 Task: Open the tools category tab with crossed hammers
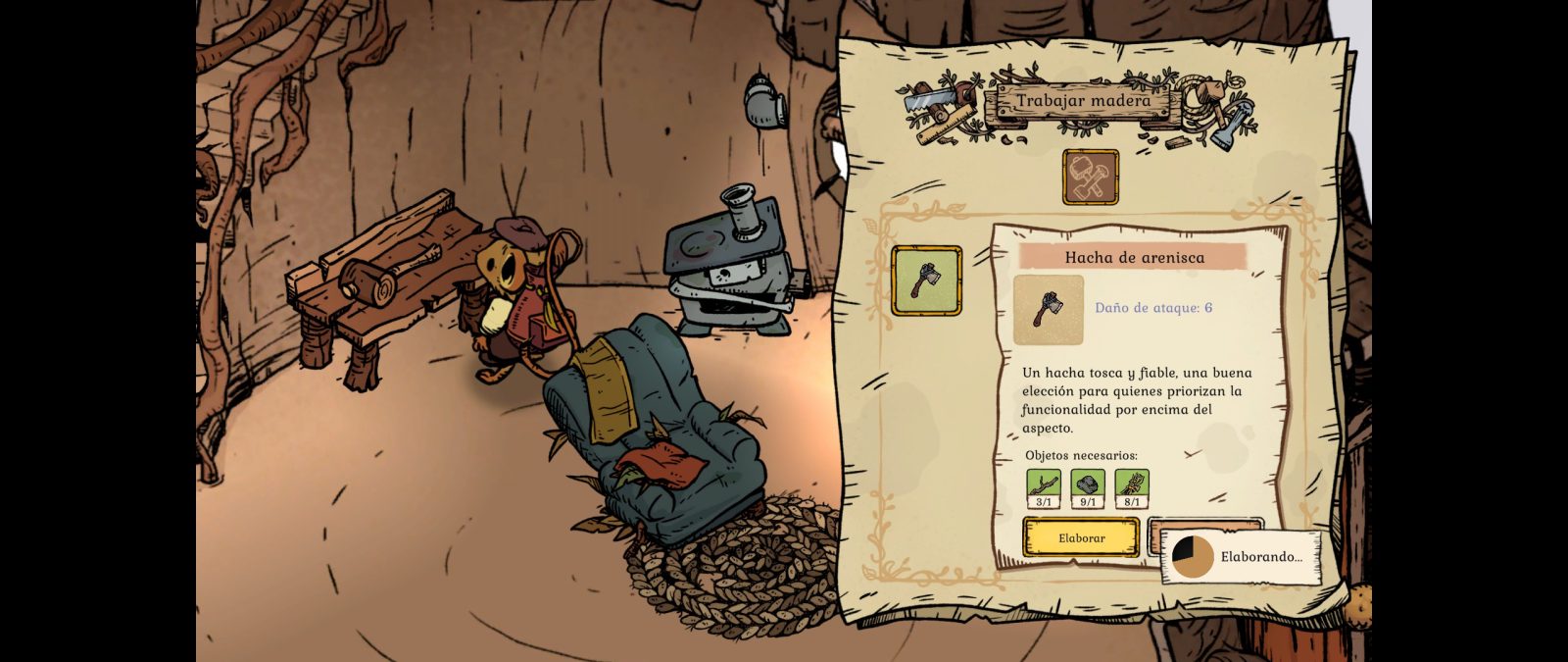coord(1090,178)
